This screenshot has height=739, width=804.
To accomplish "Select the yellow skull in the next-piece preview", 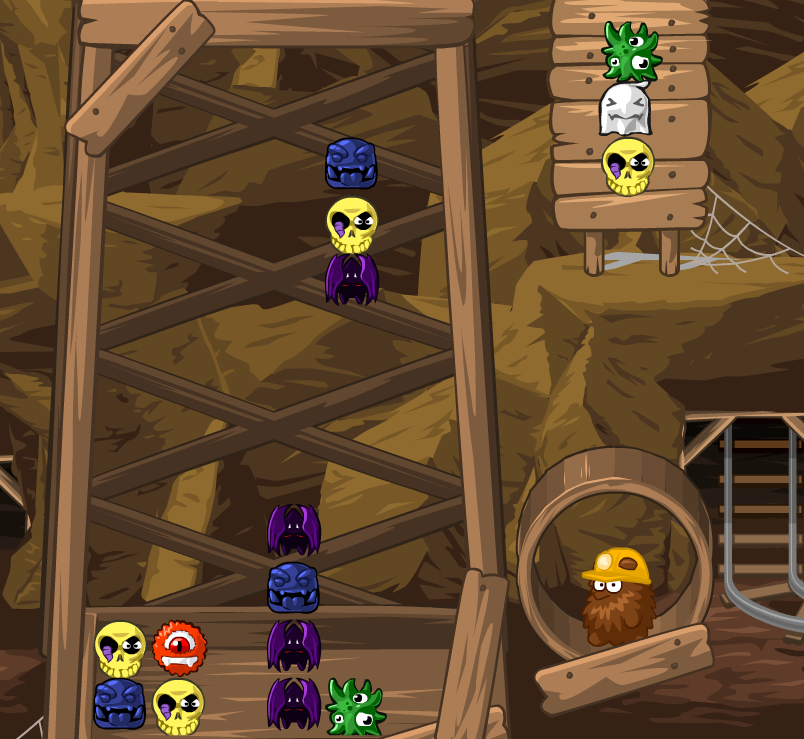I will point(628,165).
